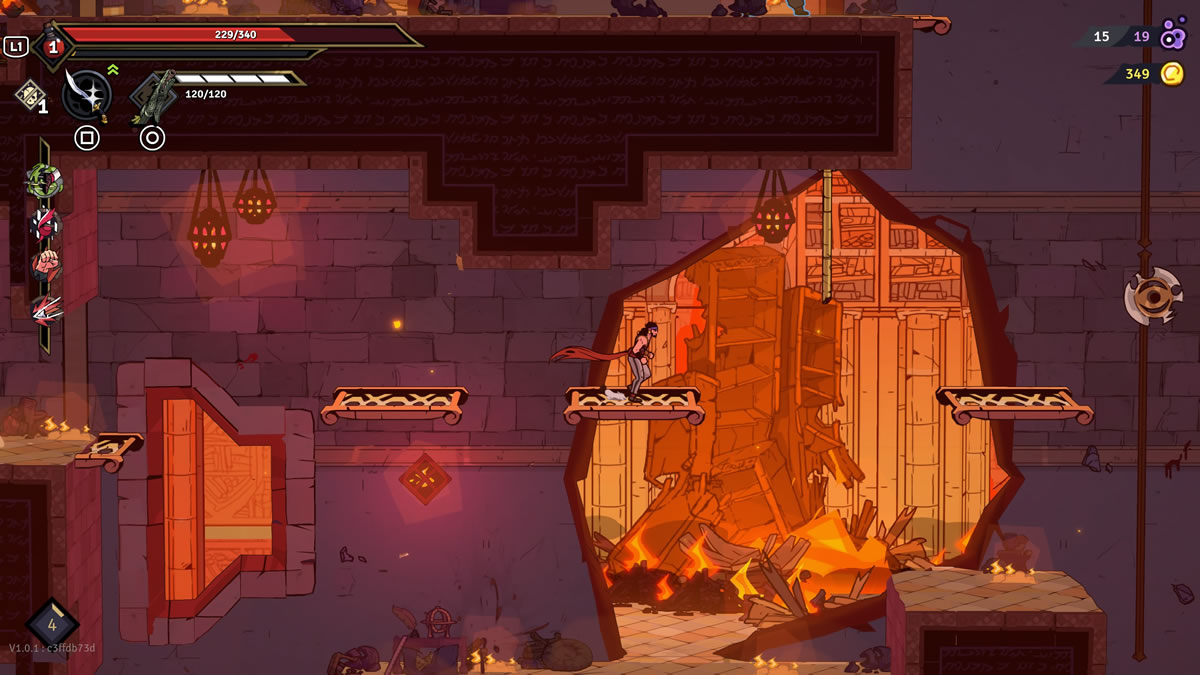This screenshot has width=1200, height=675.
Task: Select the curved dagger weapon icon
Action: 86,94
